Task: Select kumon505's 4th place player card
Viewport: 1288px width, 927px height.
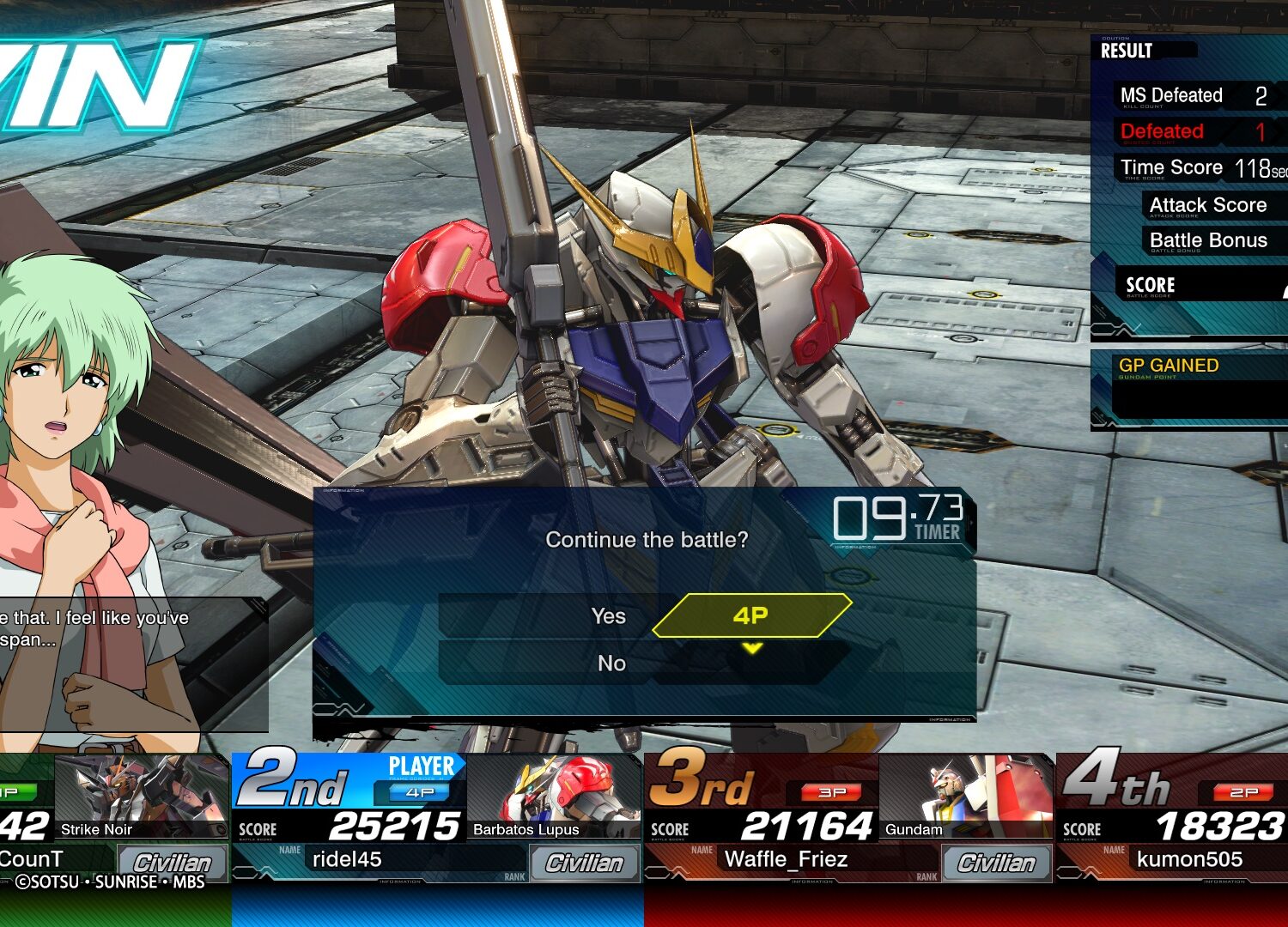Action: (1173, 817)
